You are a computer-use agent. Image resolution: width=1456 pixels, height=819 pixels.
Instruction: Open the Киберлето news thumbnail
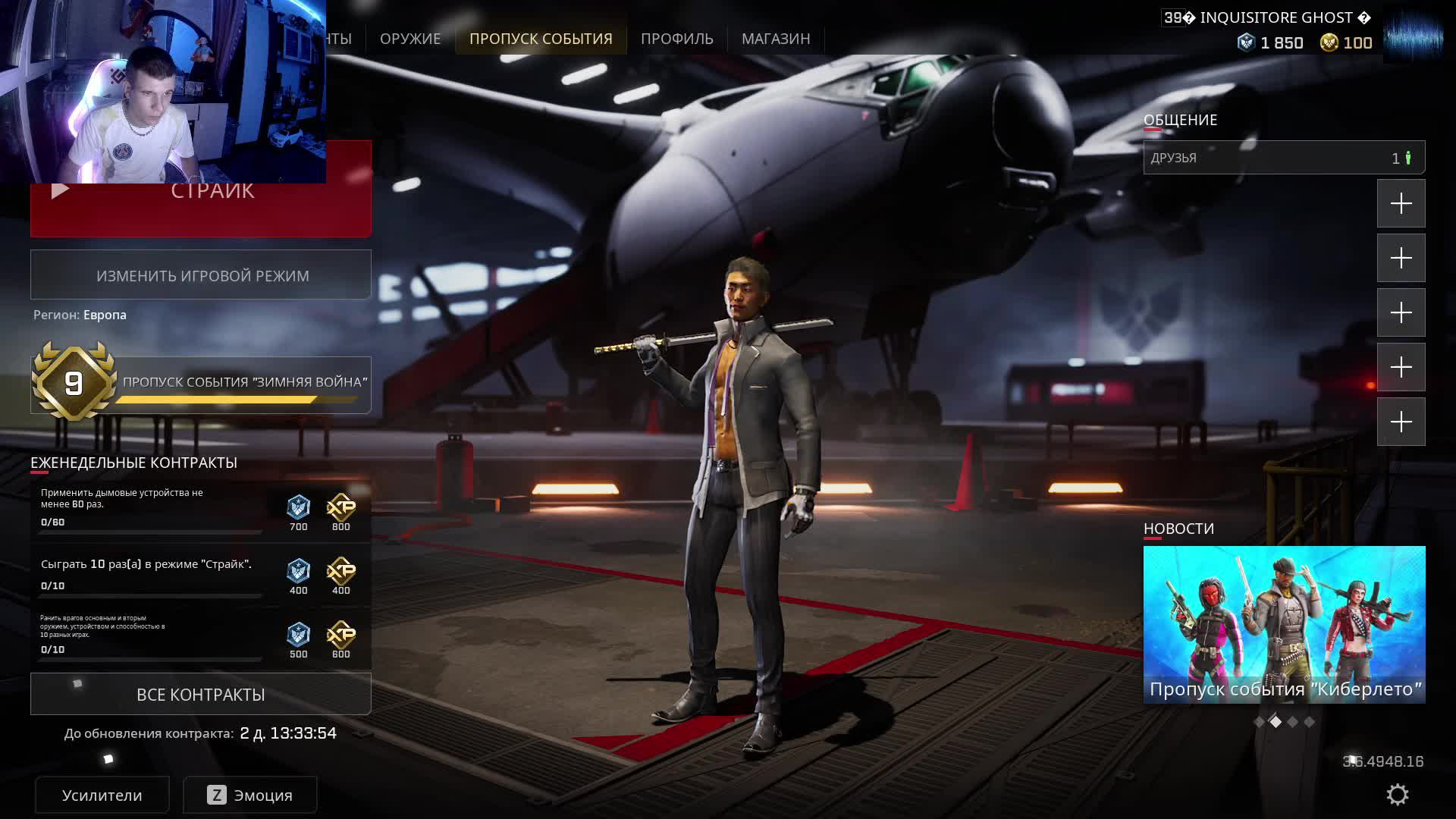[x=1284, y=624]
